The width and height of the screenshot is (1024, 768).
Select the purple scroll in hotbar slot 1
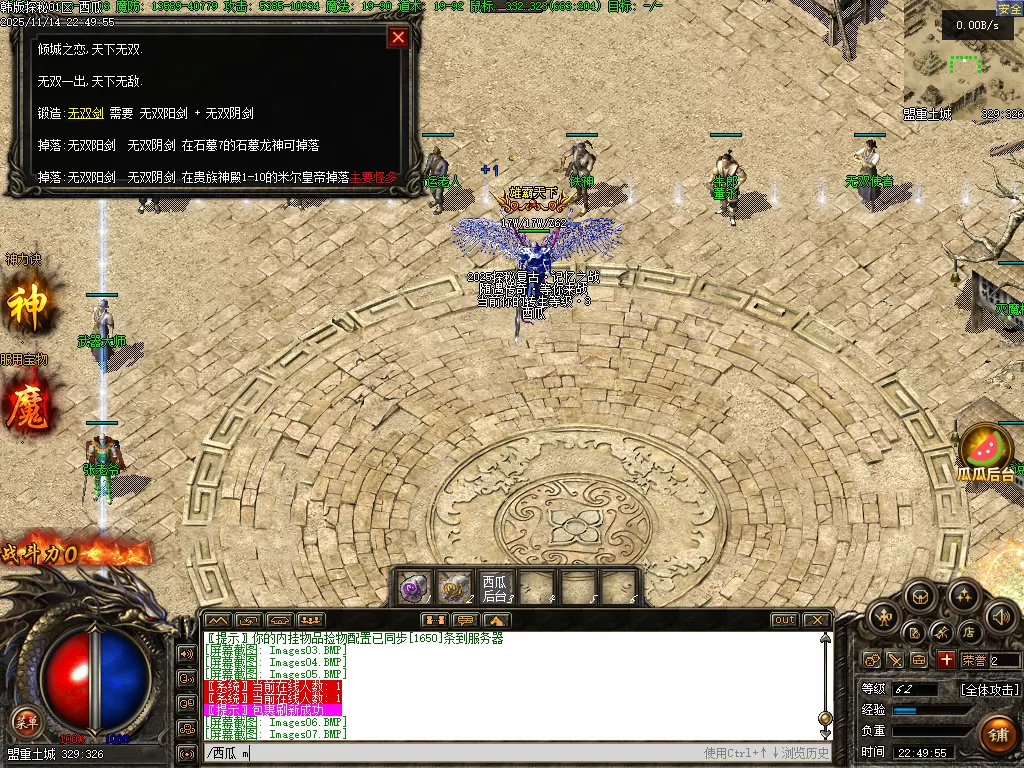[x=415, y=586]
